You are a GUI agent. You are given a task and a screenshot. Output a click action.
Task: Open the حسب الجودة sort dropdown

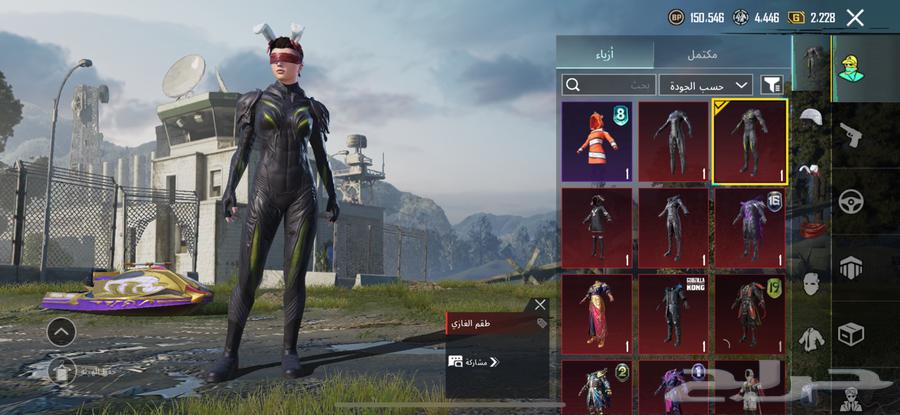705,85
